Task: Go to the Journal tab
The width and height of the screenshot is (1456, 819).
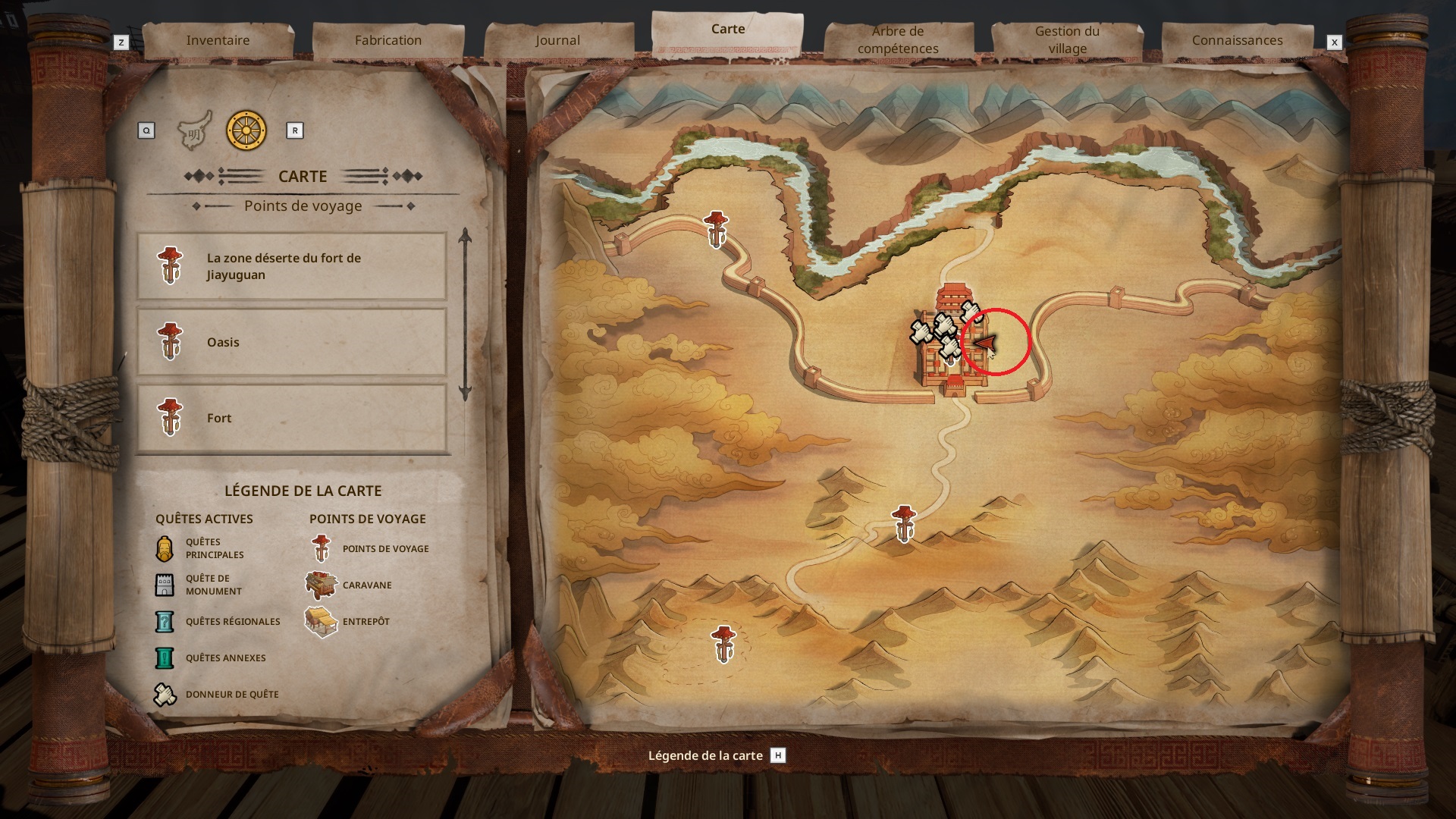Action: [x=557, y=40]
